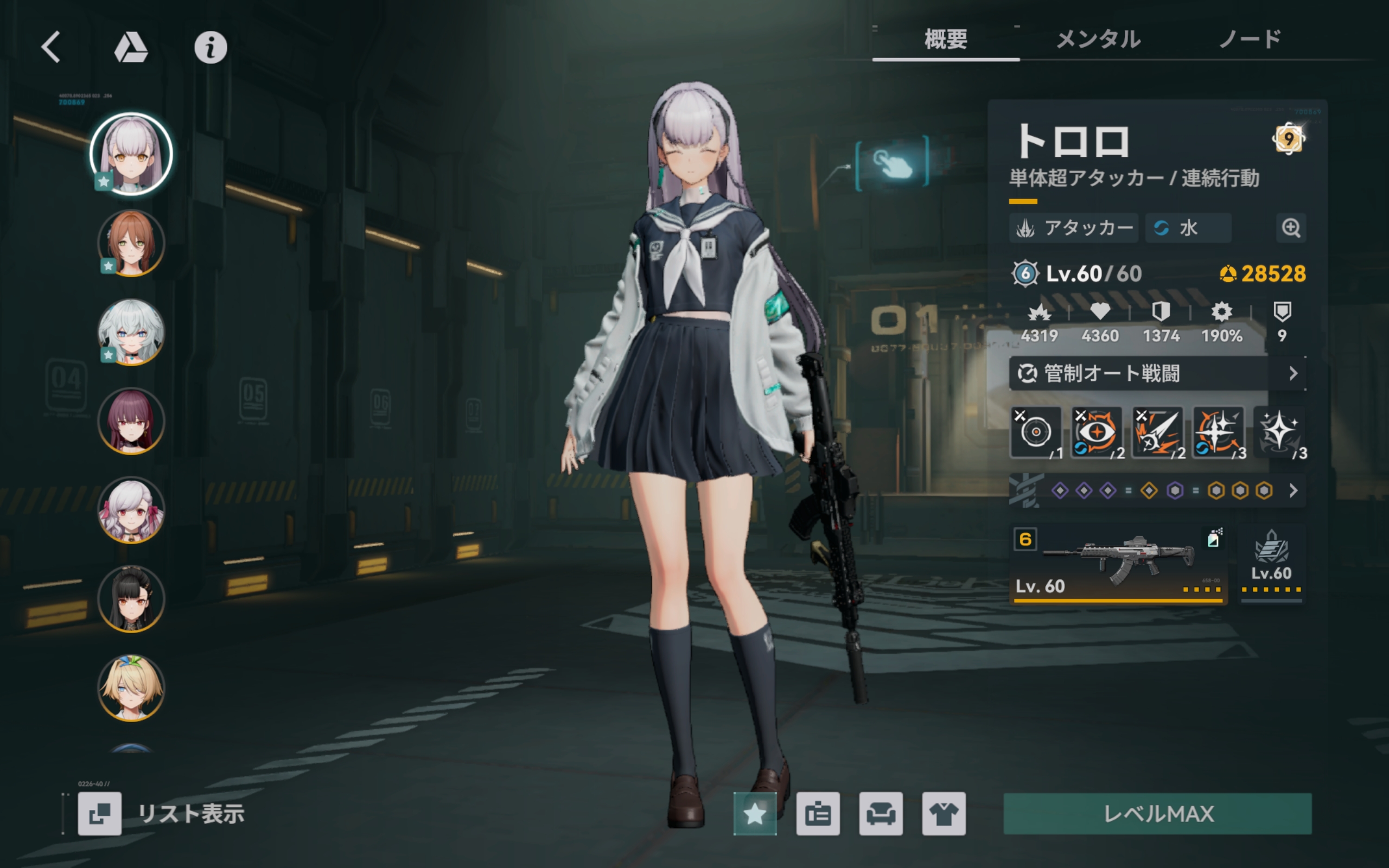The height and width of the screenshot is (868, 1389).
Task: Open the sofa dormitory button
Action: pyautogui.click(x=881, y=813)
